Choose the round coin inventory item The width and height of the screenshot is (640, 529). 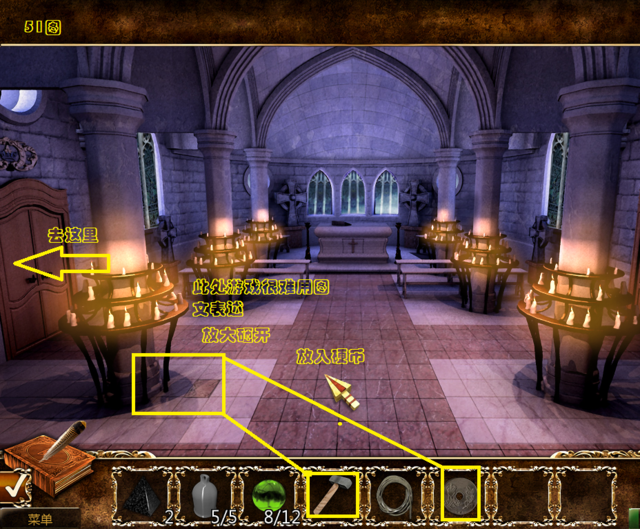[x=461, y=493]
